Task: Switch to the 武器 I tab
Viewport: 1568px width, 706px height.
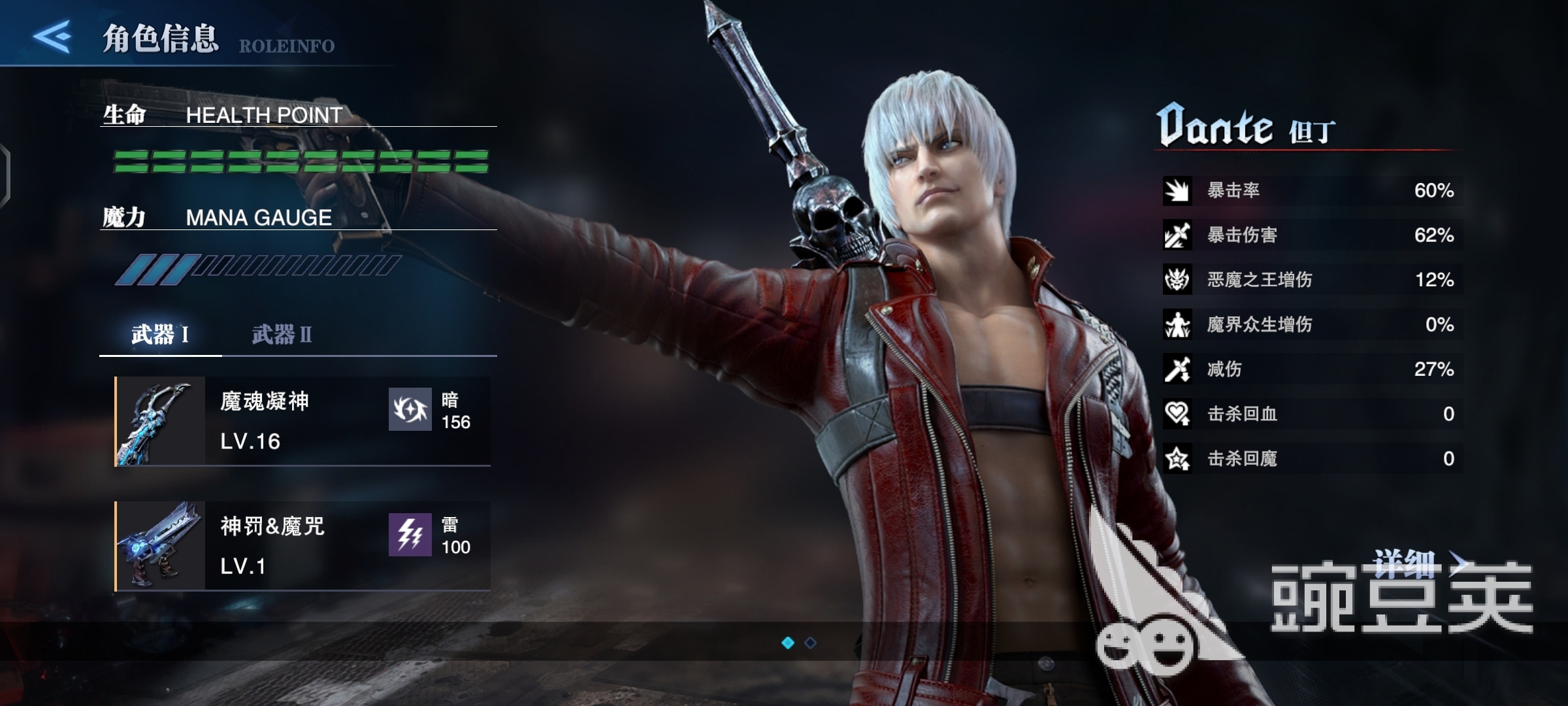Action: point(160,335)
